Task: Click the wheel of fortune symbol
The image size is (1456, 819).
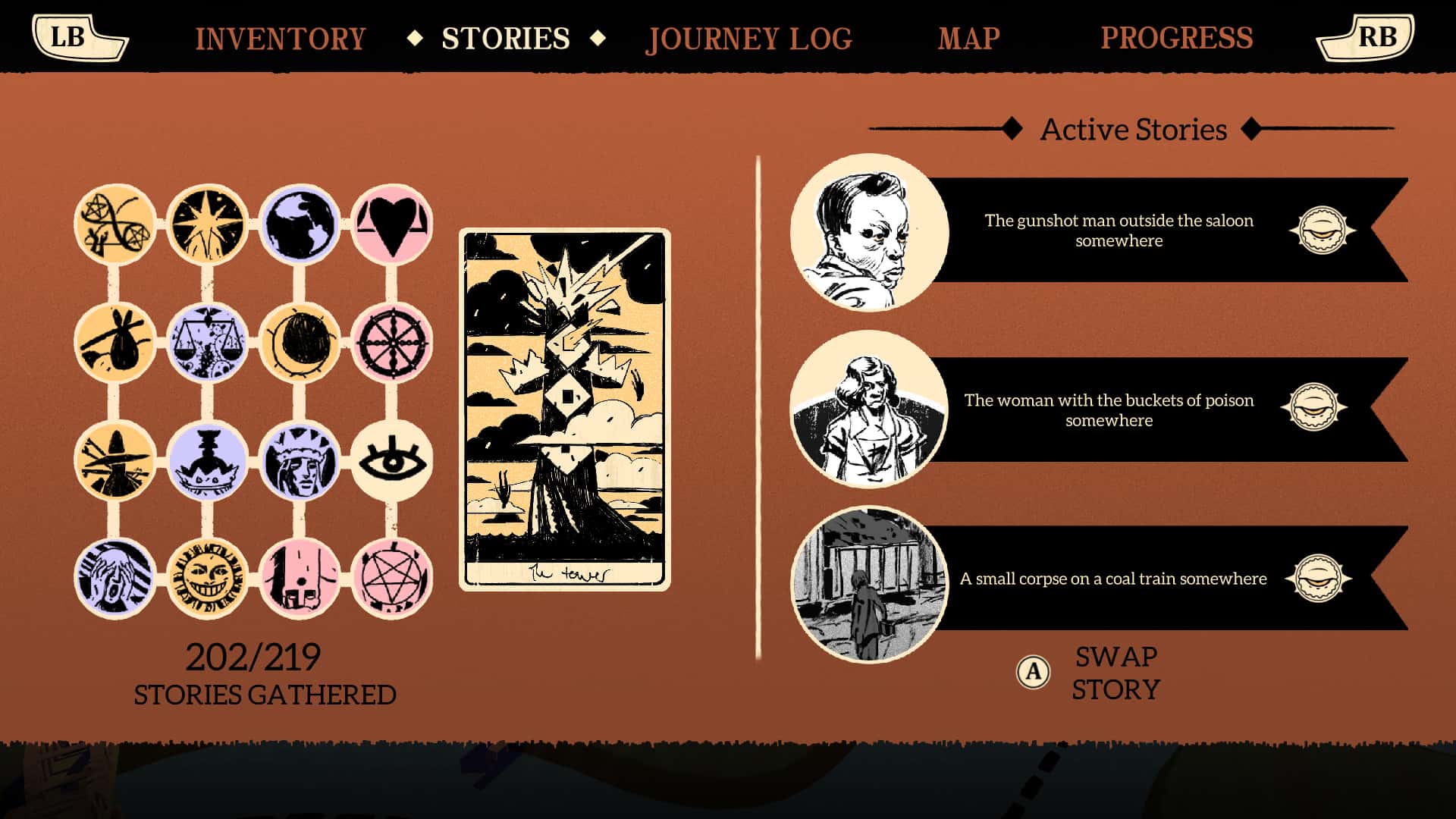Action: click(x=394, y=341)
